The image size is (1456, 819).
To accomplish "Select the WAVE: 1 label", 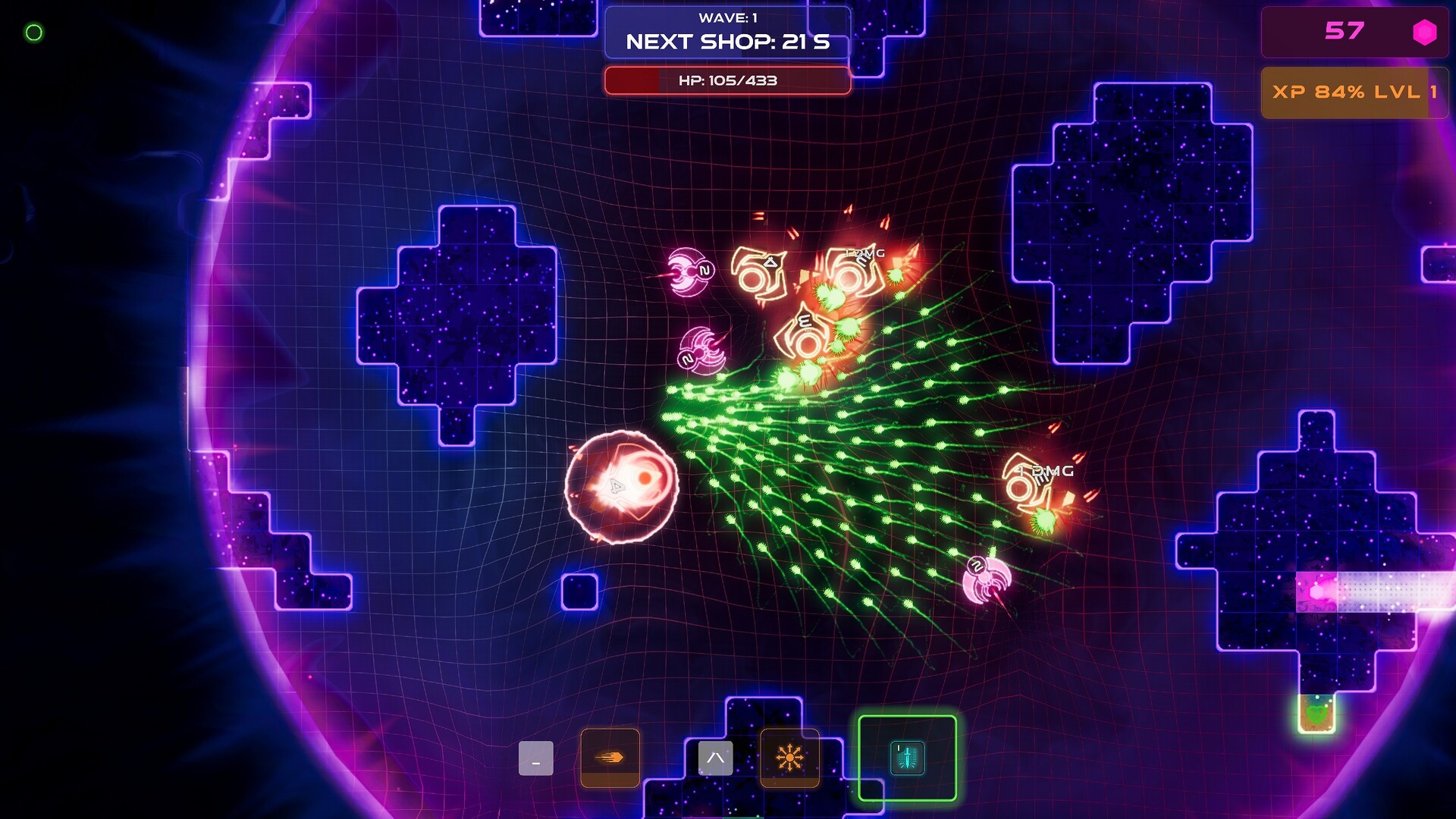I will coord(727,17).
